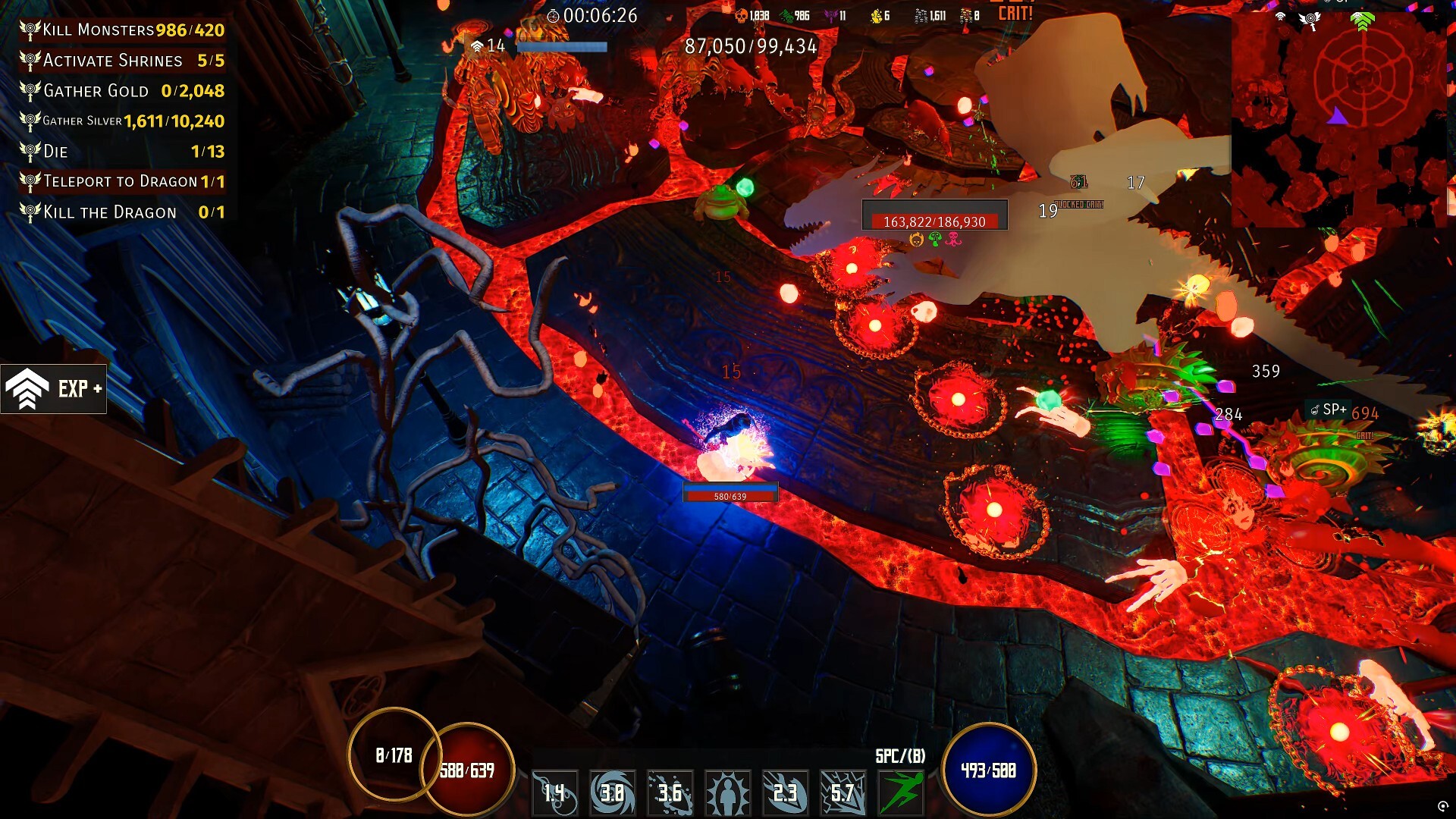This screenshot has width=1456, height=819.
Task: Activate the green sprint dash ability
Action: click(x=901, y=792)
